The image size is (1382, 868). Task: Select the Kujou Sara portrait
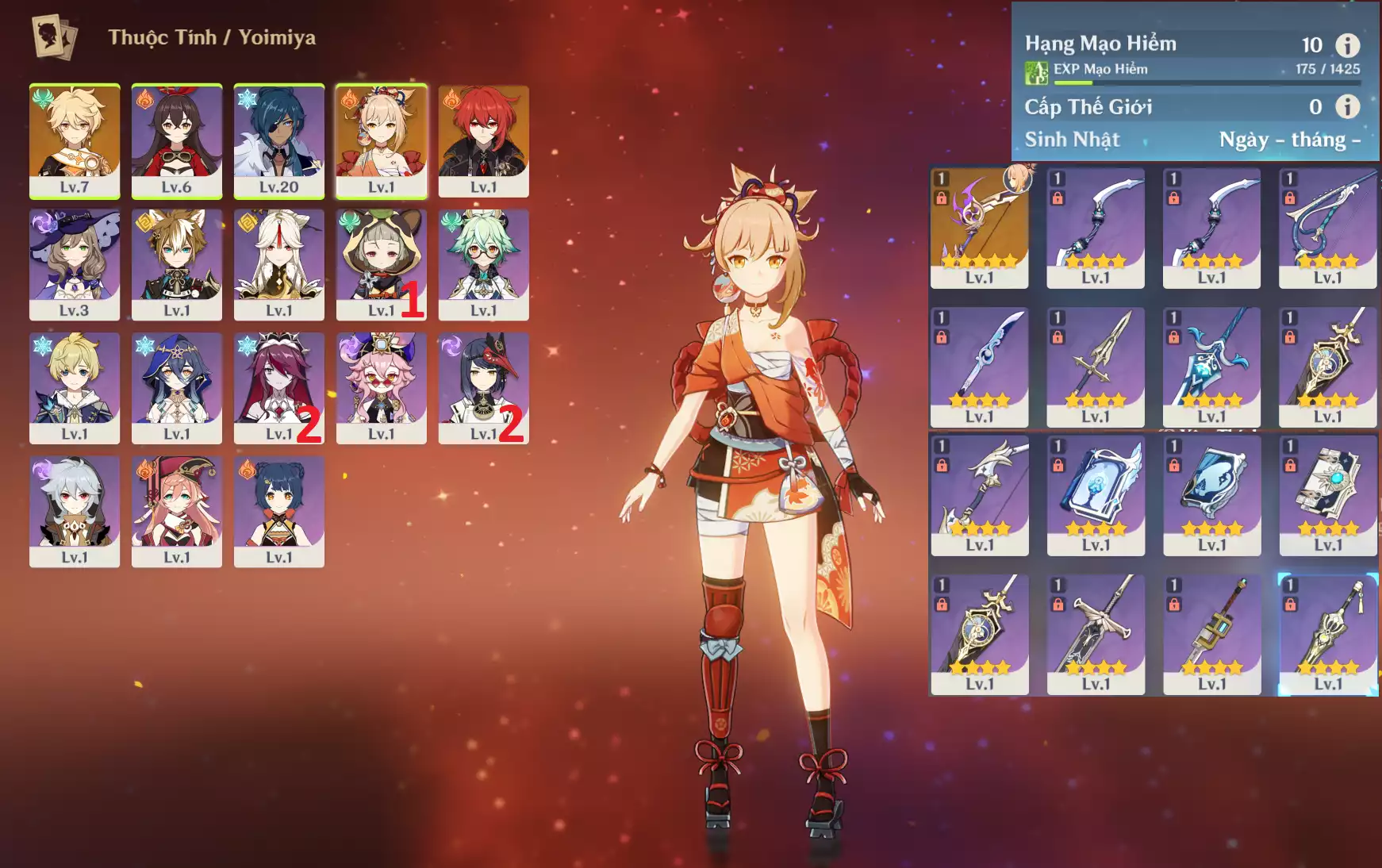pos(483,387)
